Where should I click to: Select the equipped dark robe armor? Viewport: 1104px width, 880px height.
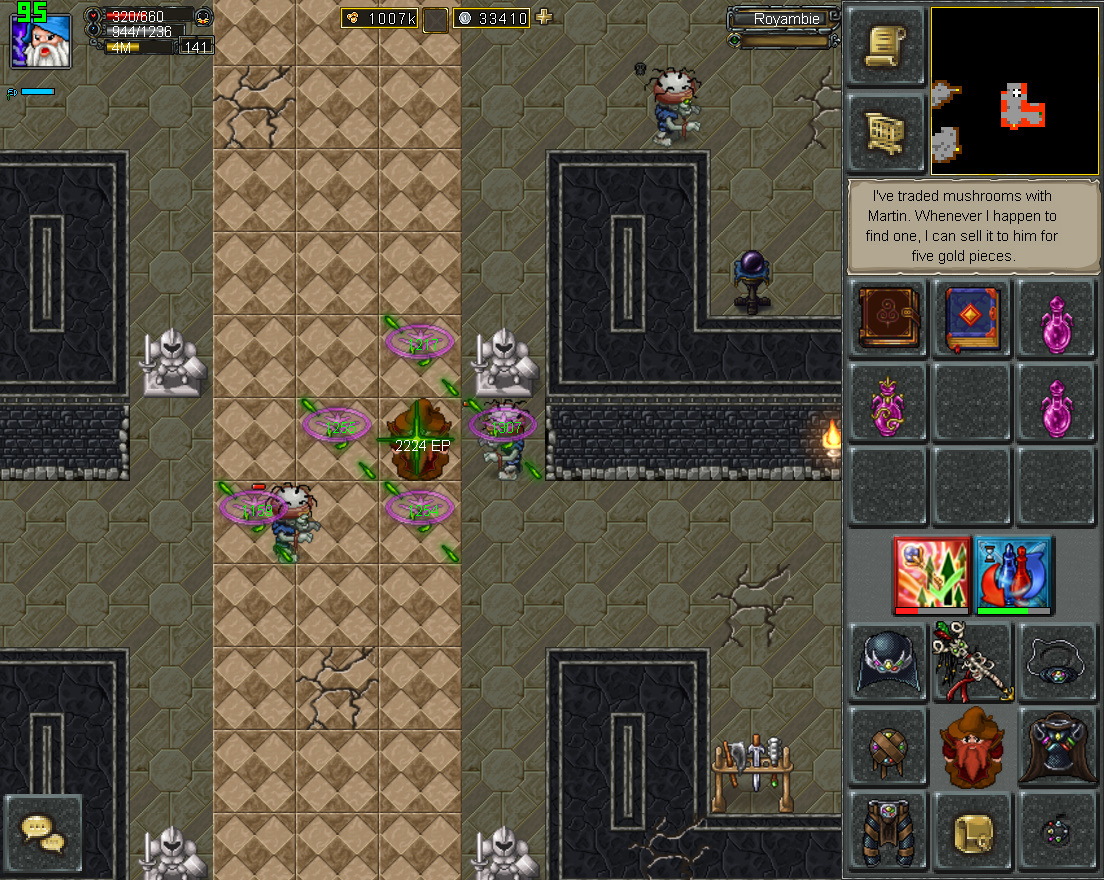[1057, 747]
